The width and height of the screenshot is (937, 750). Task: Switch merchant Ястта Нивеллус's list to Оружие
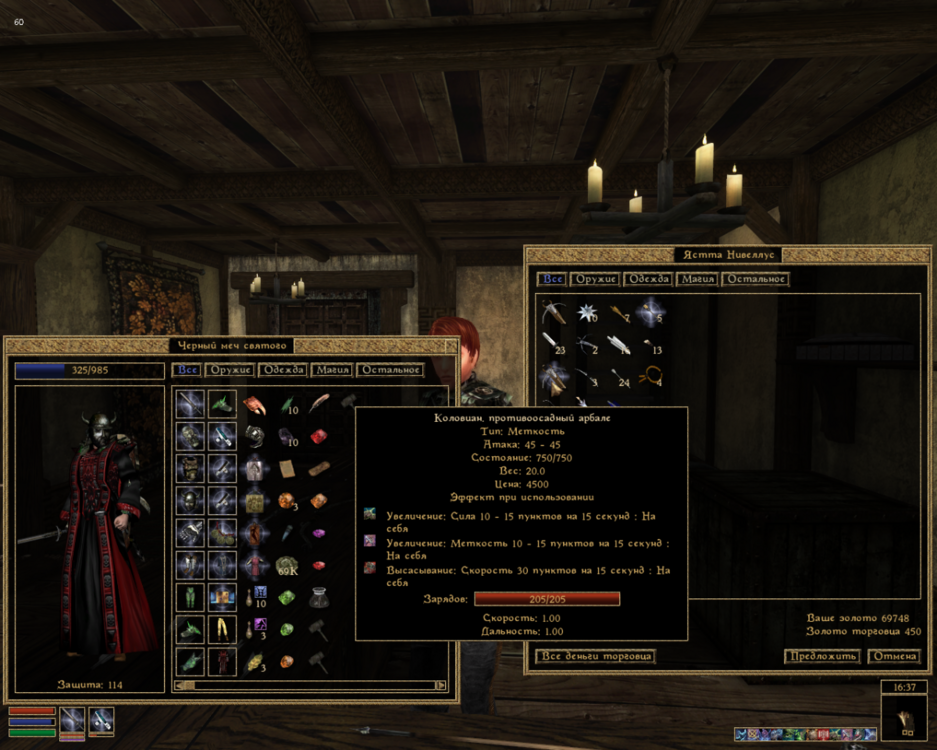tap(595, 279)
